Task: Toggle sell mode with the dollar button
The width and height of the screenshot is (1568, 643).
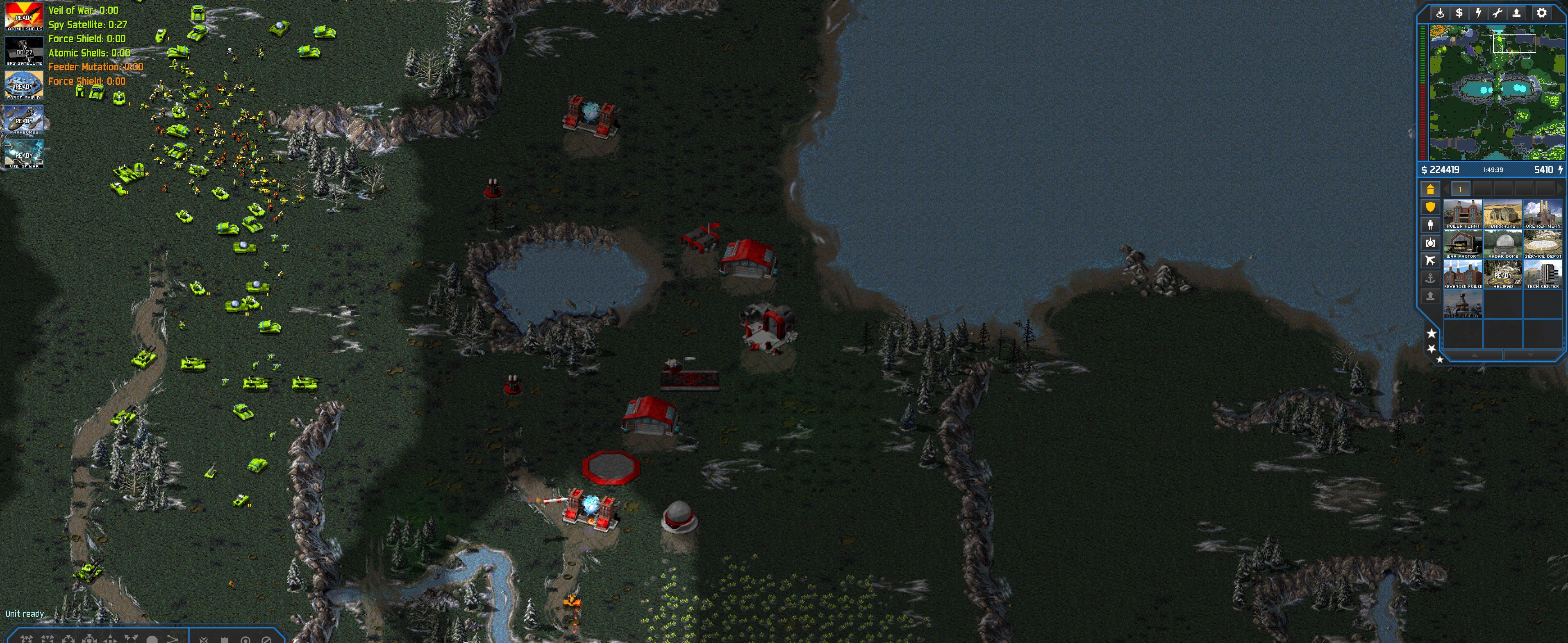Action: [1459, 13]
